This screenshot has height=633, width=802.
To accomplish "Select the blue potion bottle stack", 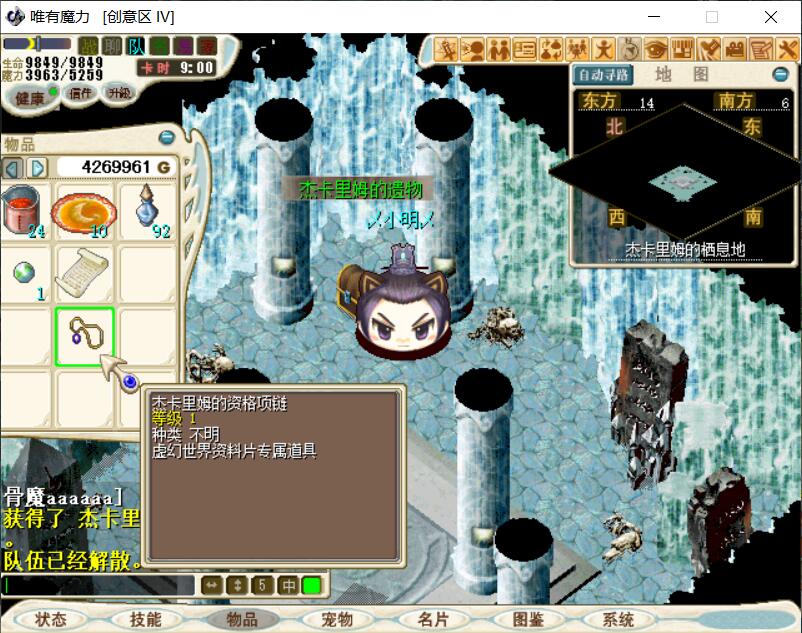I will pos(148,210).
